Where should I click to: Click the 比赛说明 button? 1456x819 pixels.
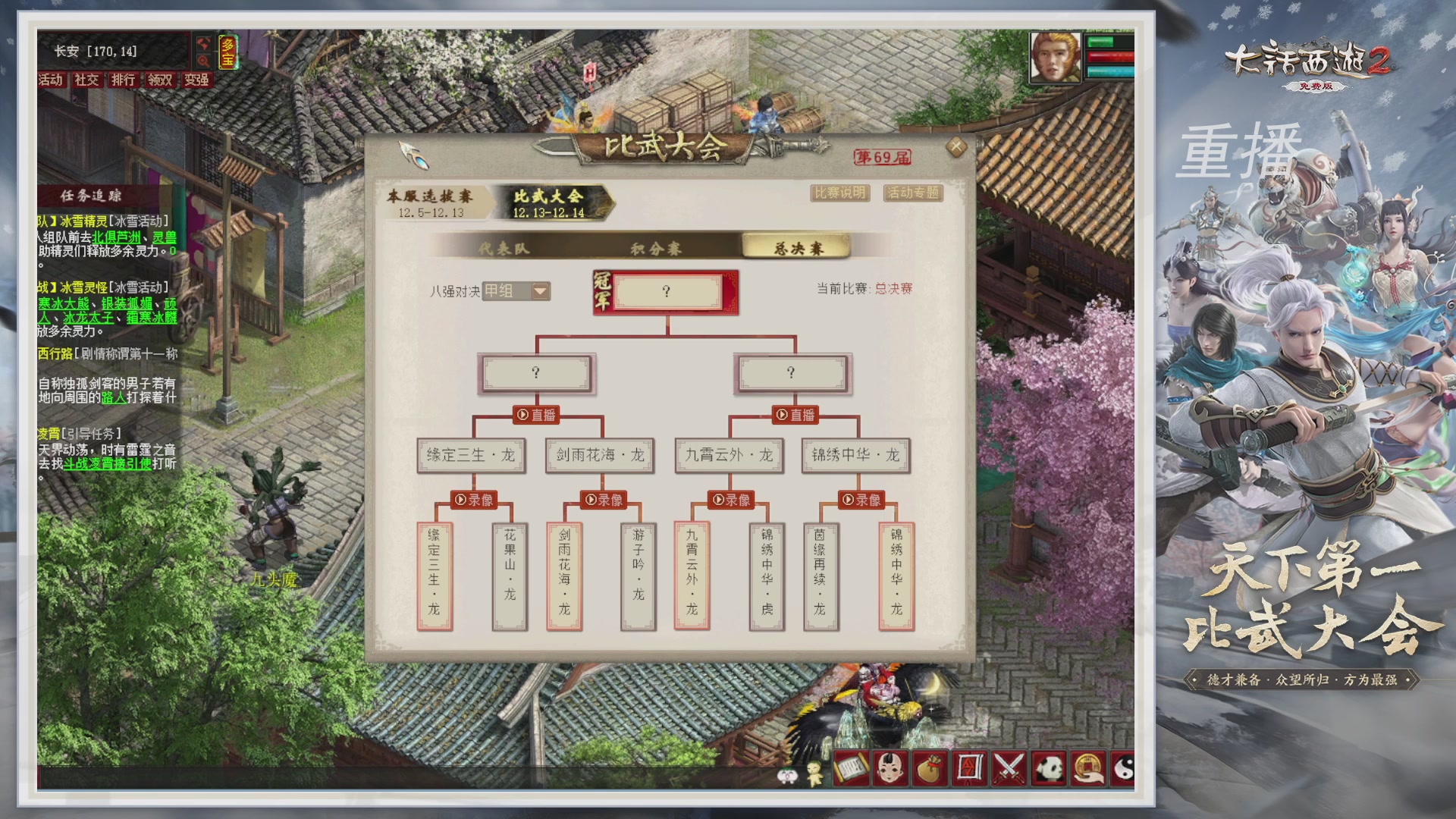(839, 193)
